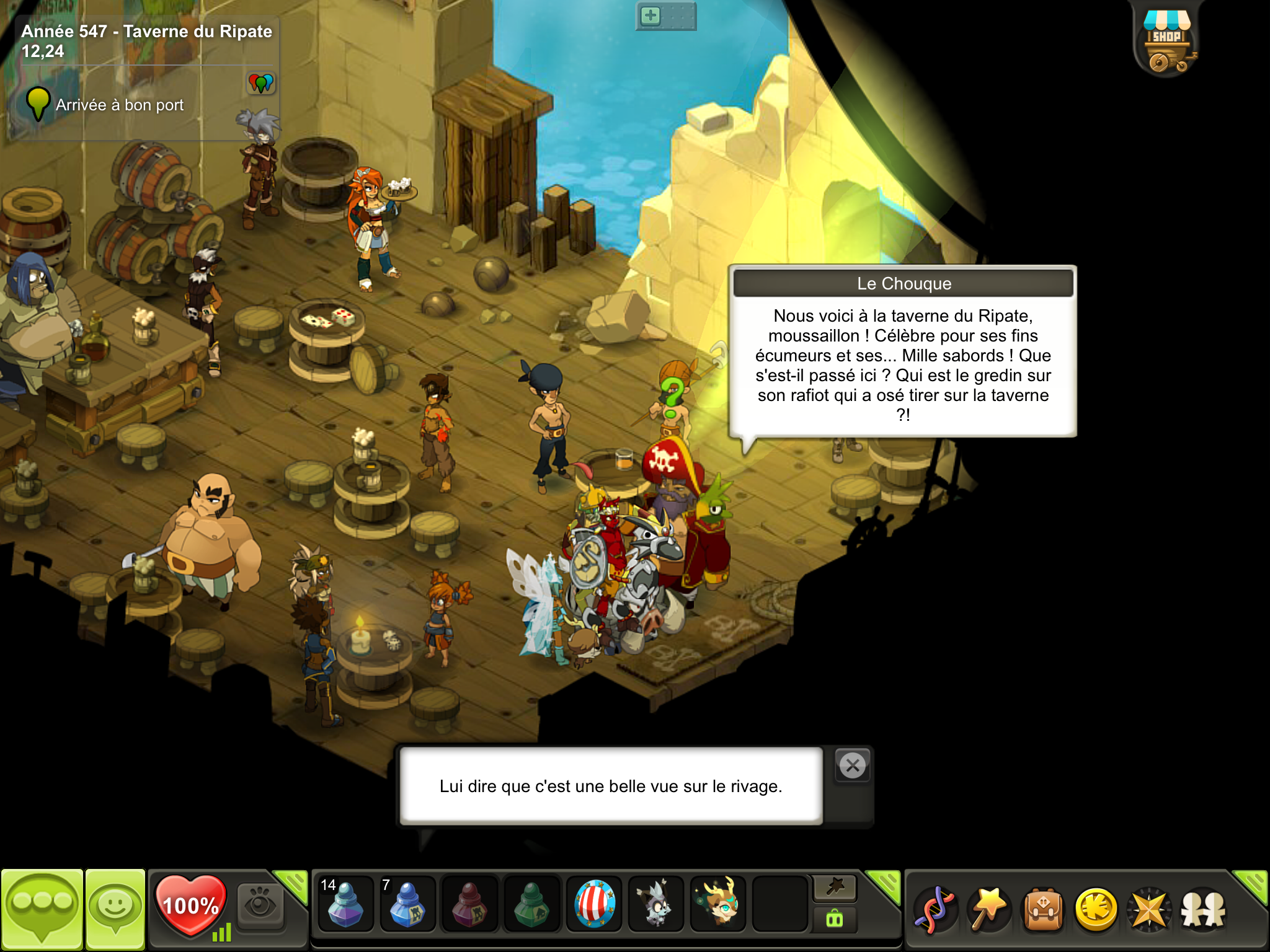Screen dimensions: 1270x952
Task: Close the dialogue reply panel
Action: pos(853,766)
